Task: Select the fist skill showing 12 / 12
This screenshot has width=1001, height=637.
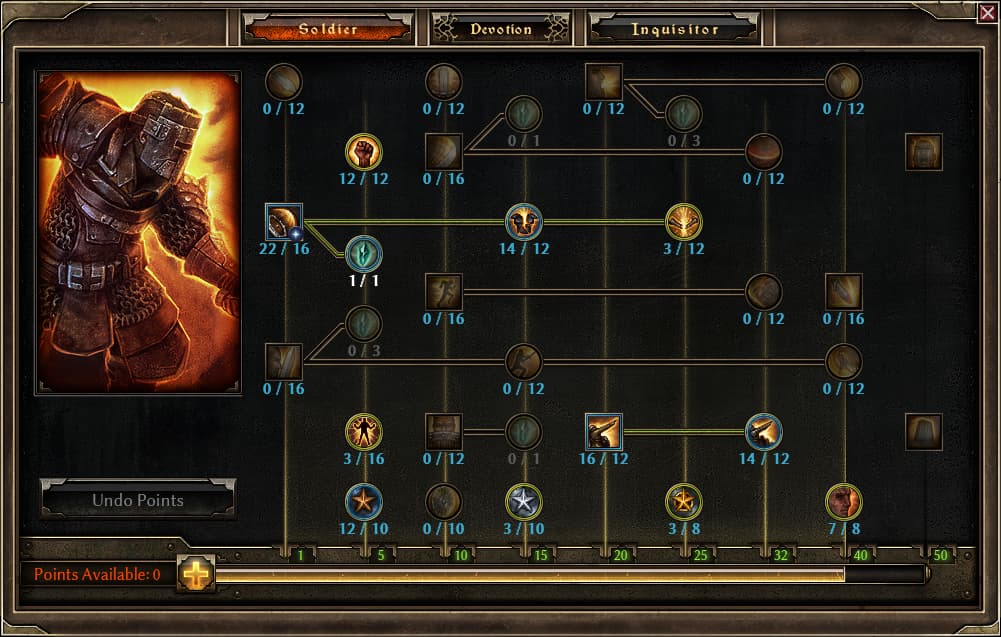Action: [x=364, y=152]
